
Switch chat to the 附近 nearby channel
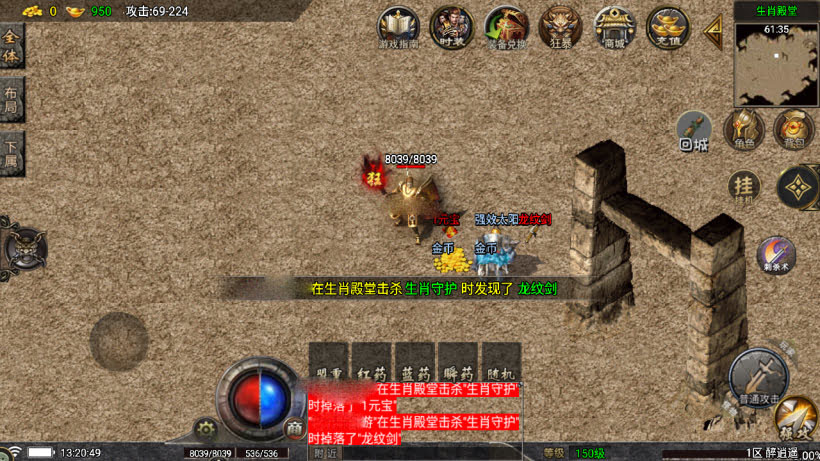pyautogui.click(x=325, y=453)
